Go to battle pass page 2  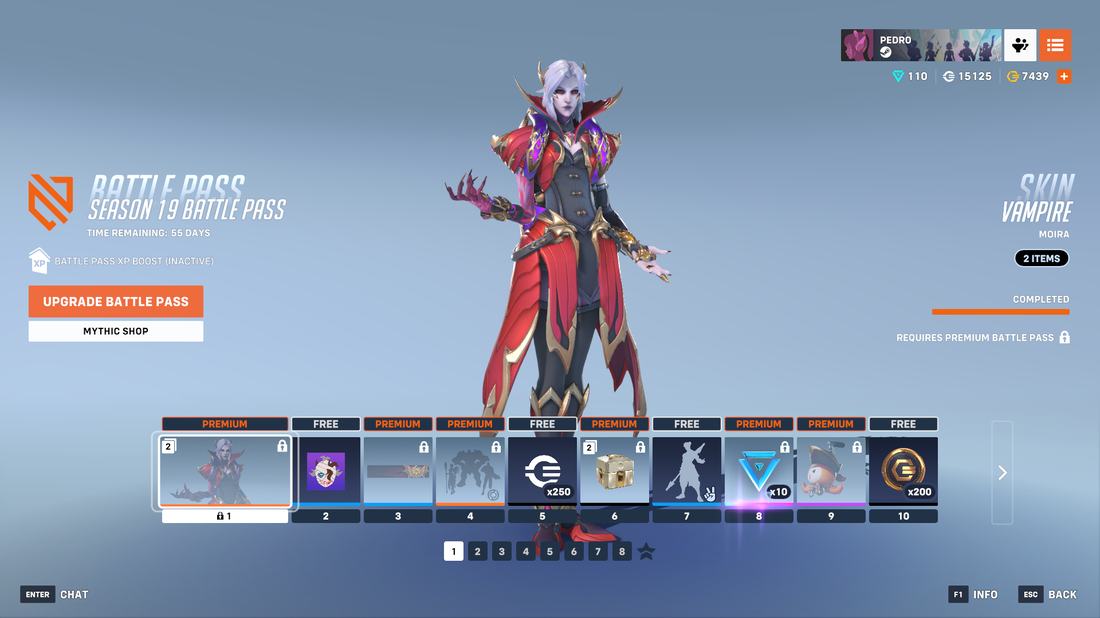[478, 551]
